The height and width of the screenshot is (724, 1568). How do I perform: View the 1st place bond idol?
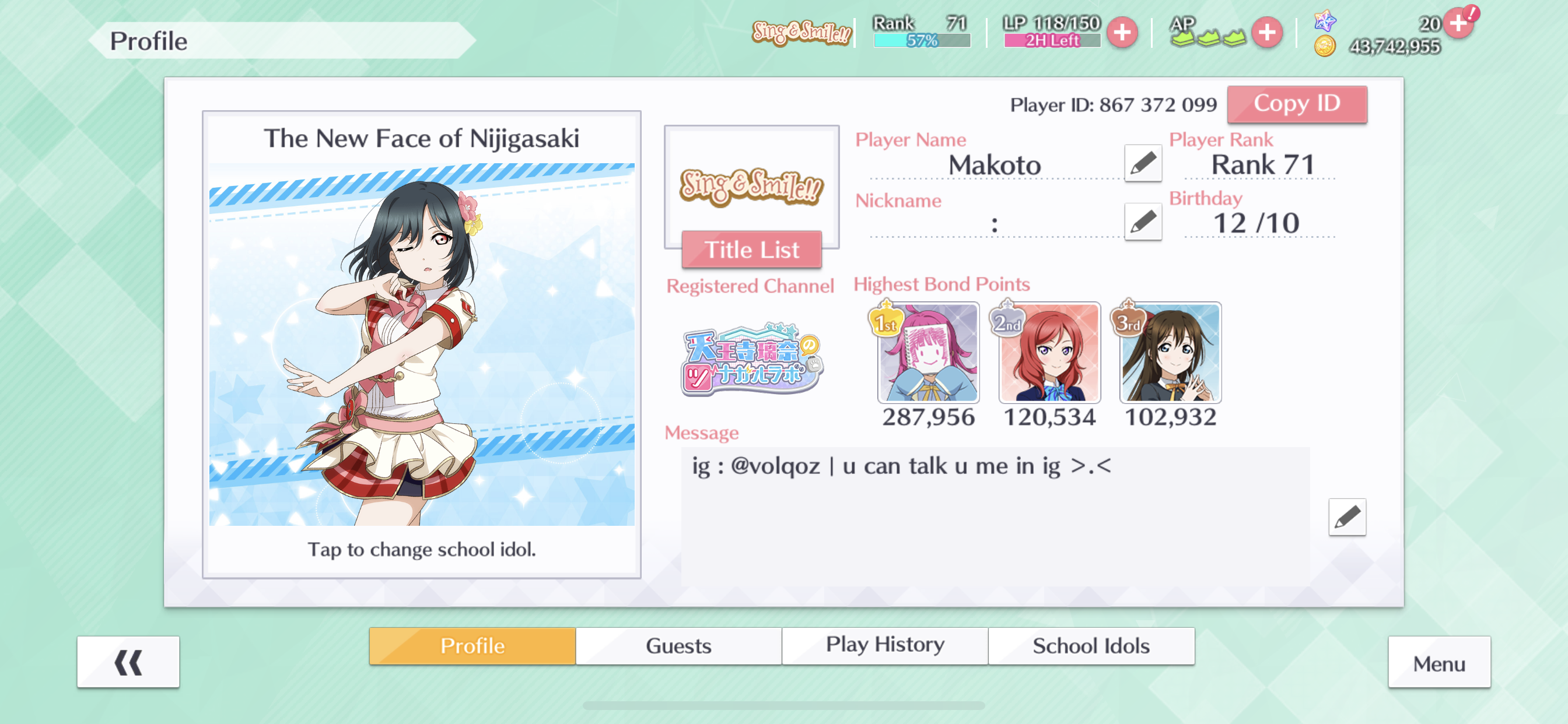click(928, 353)
